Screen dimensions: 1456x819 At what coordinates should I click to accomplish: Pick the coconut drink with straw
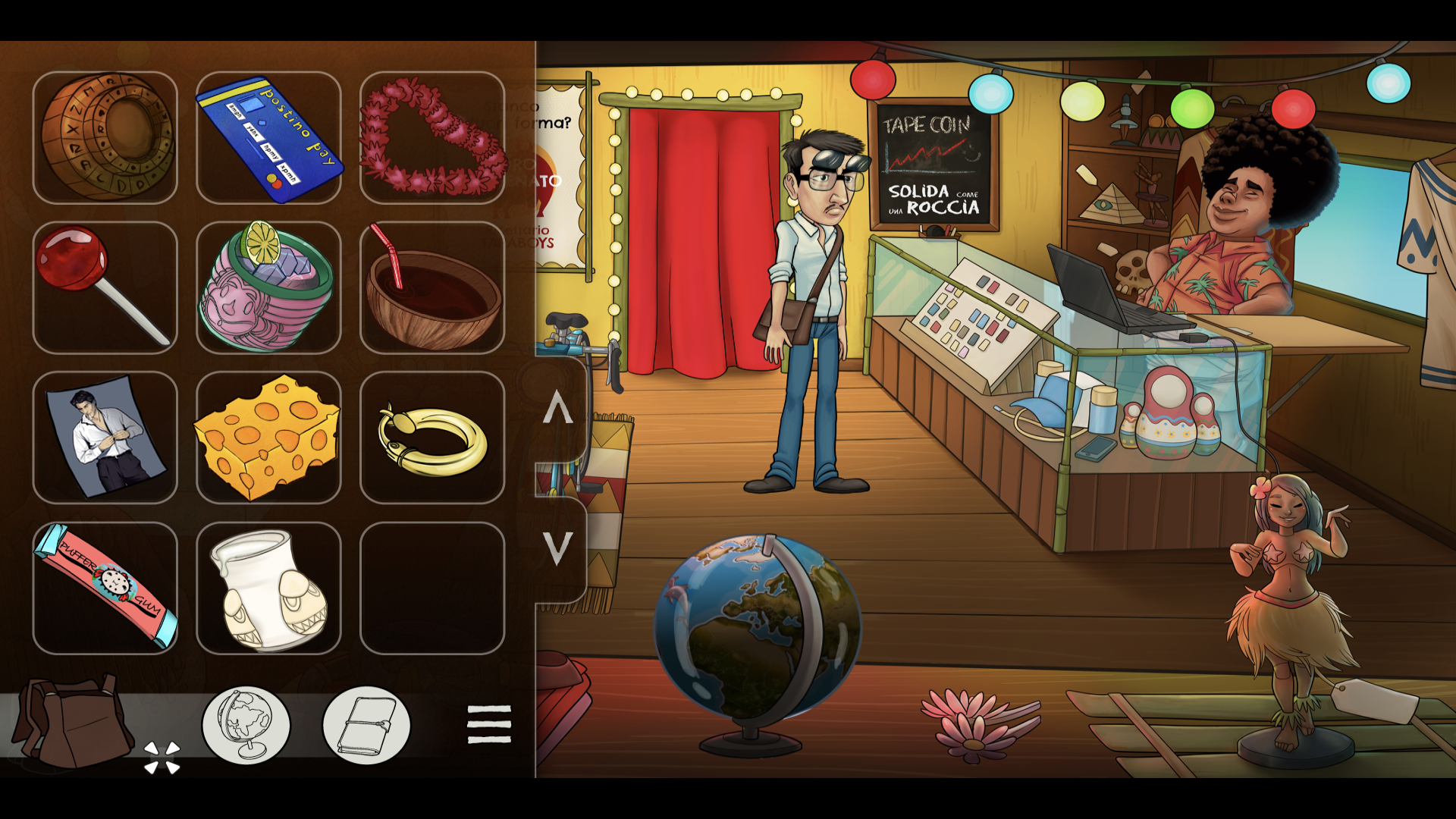(432, 287)
